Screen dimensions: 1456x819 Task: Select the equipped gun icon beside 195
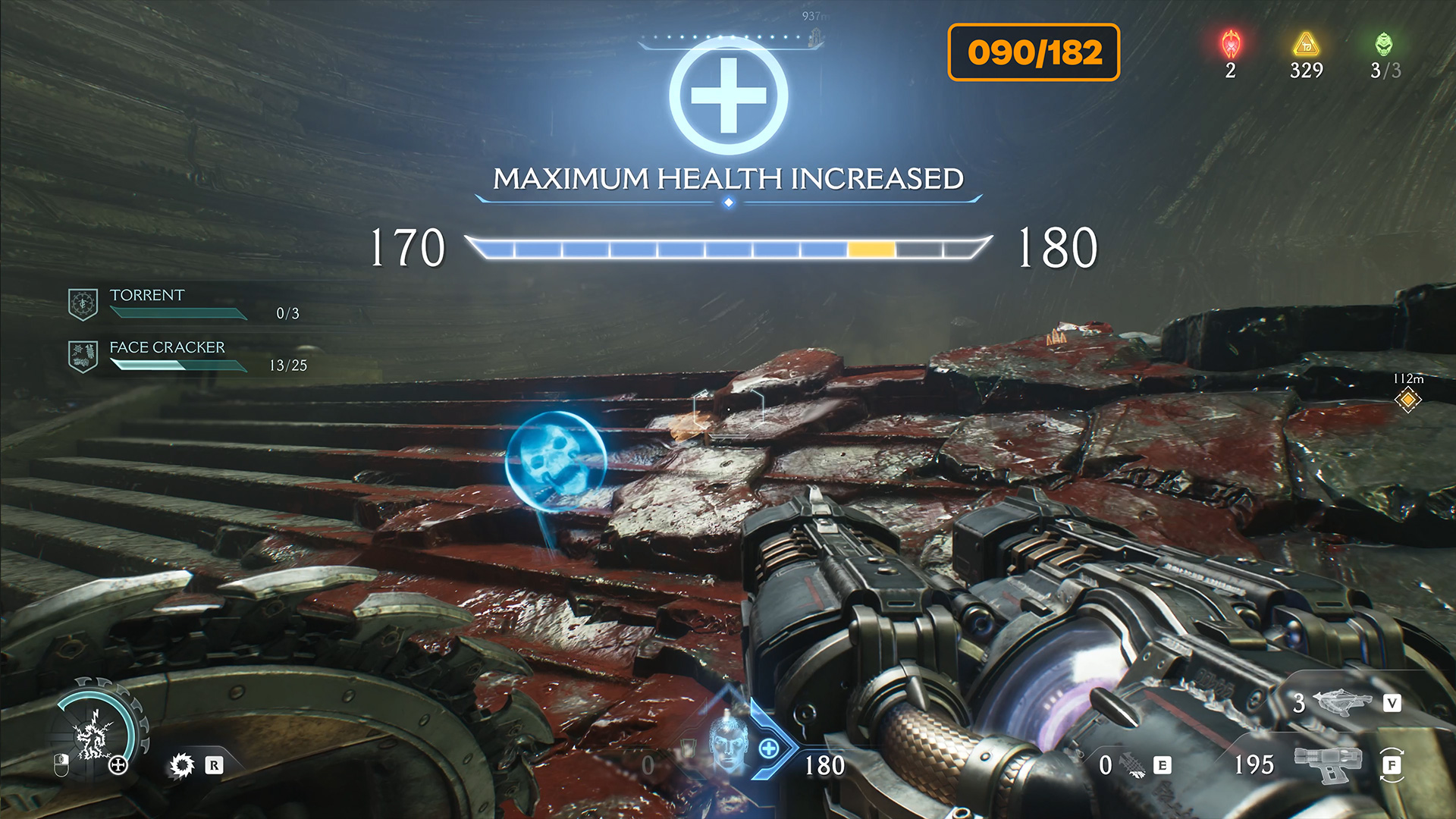click(x=1327, y=764)
